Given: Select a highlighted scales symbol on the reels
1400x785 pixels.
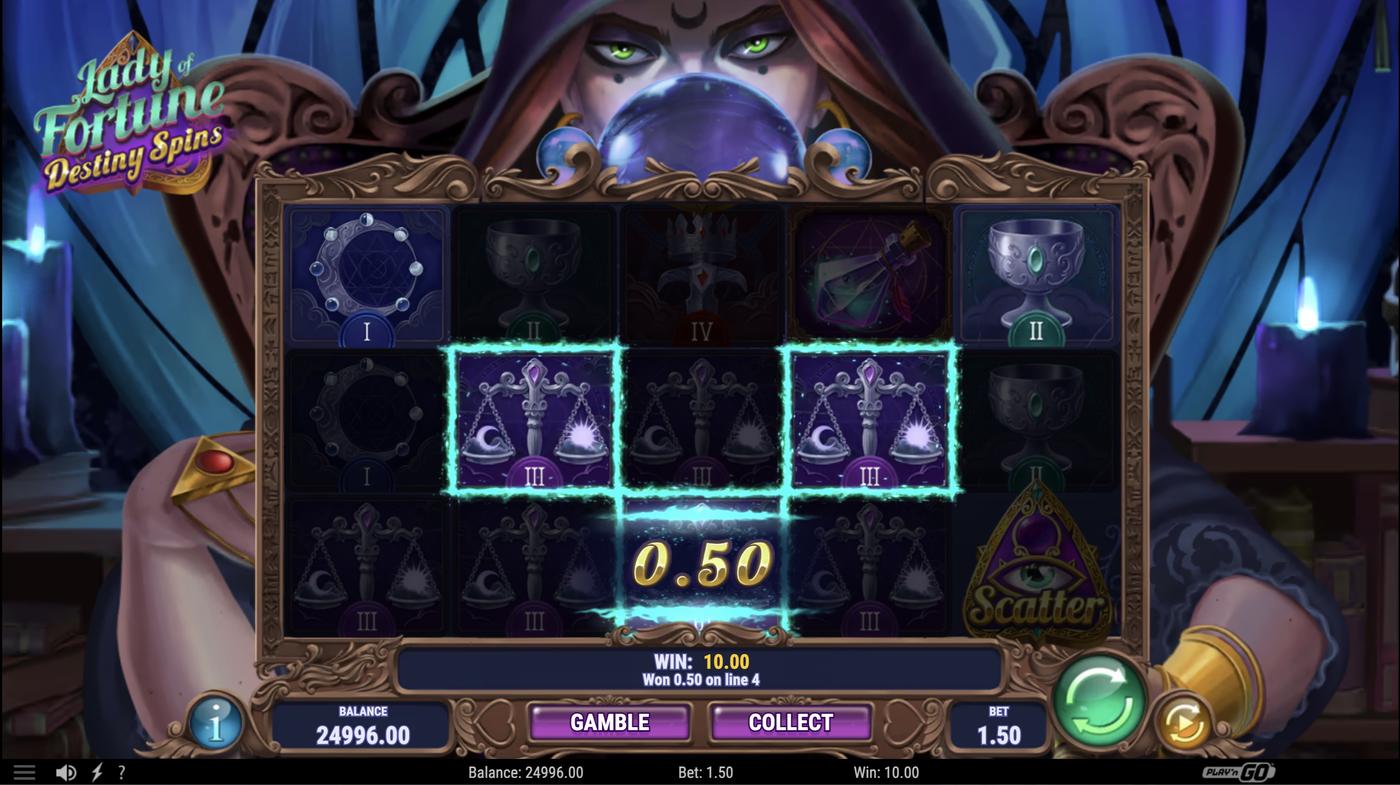Looking at the screenshot, I should pyautogui.click(x=533, y=420).
